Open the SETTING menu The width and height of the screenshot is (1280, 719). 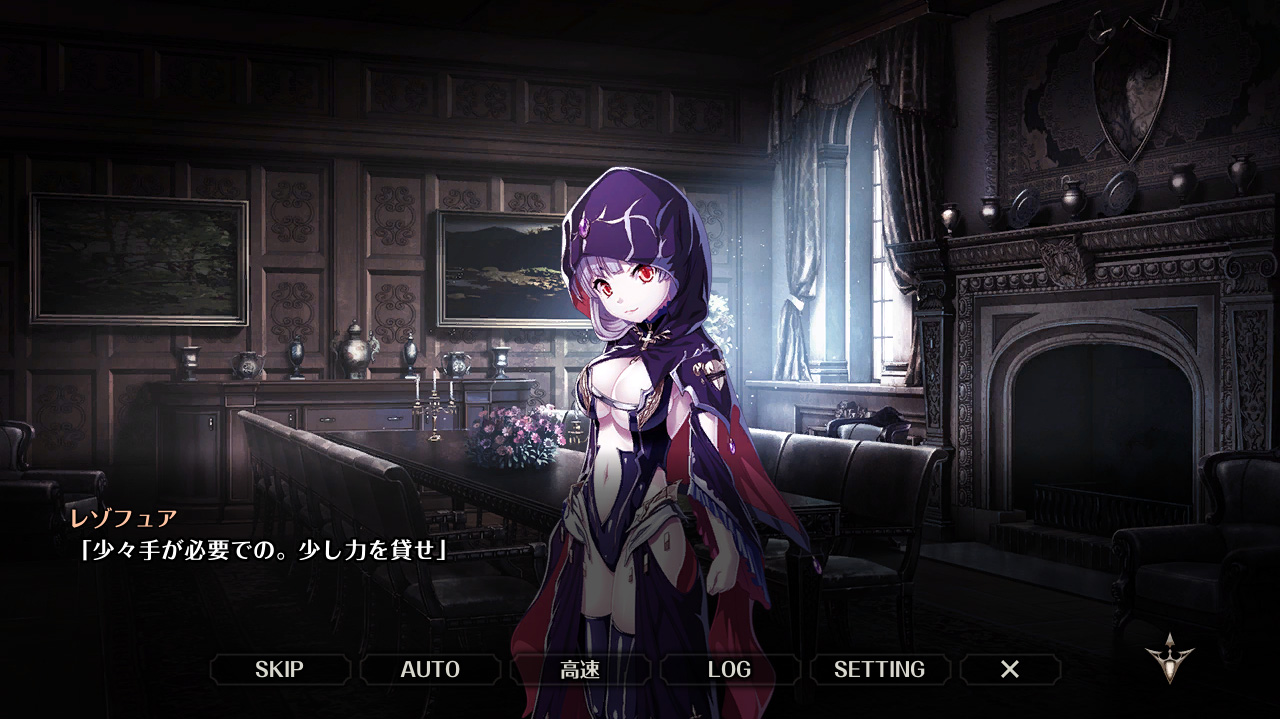[879, 669]
